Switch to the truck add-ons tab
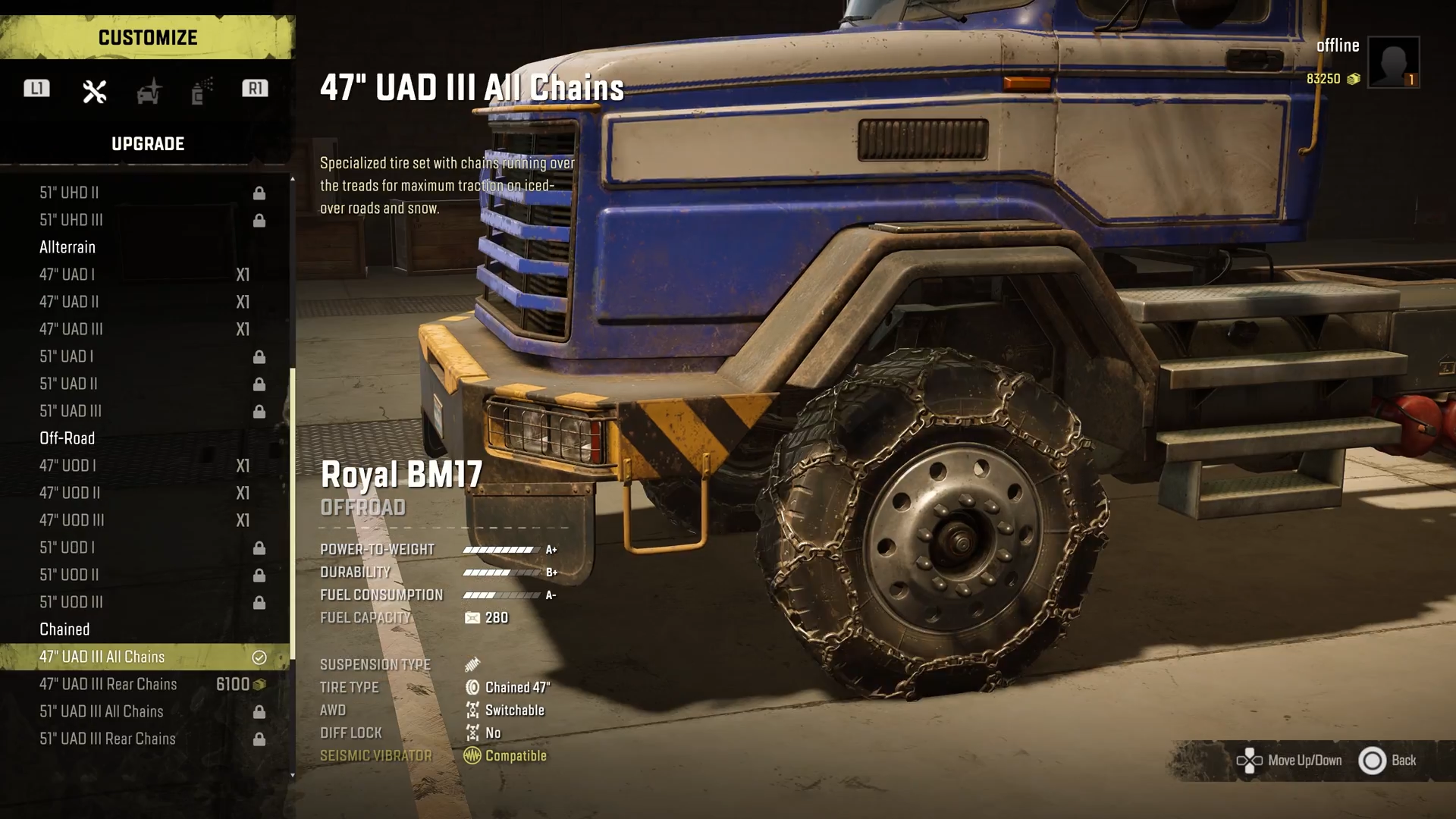This screenshot has width=1456, height=819. tap(149, 92)
